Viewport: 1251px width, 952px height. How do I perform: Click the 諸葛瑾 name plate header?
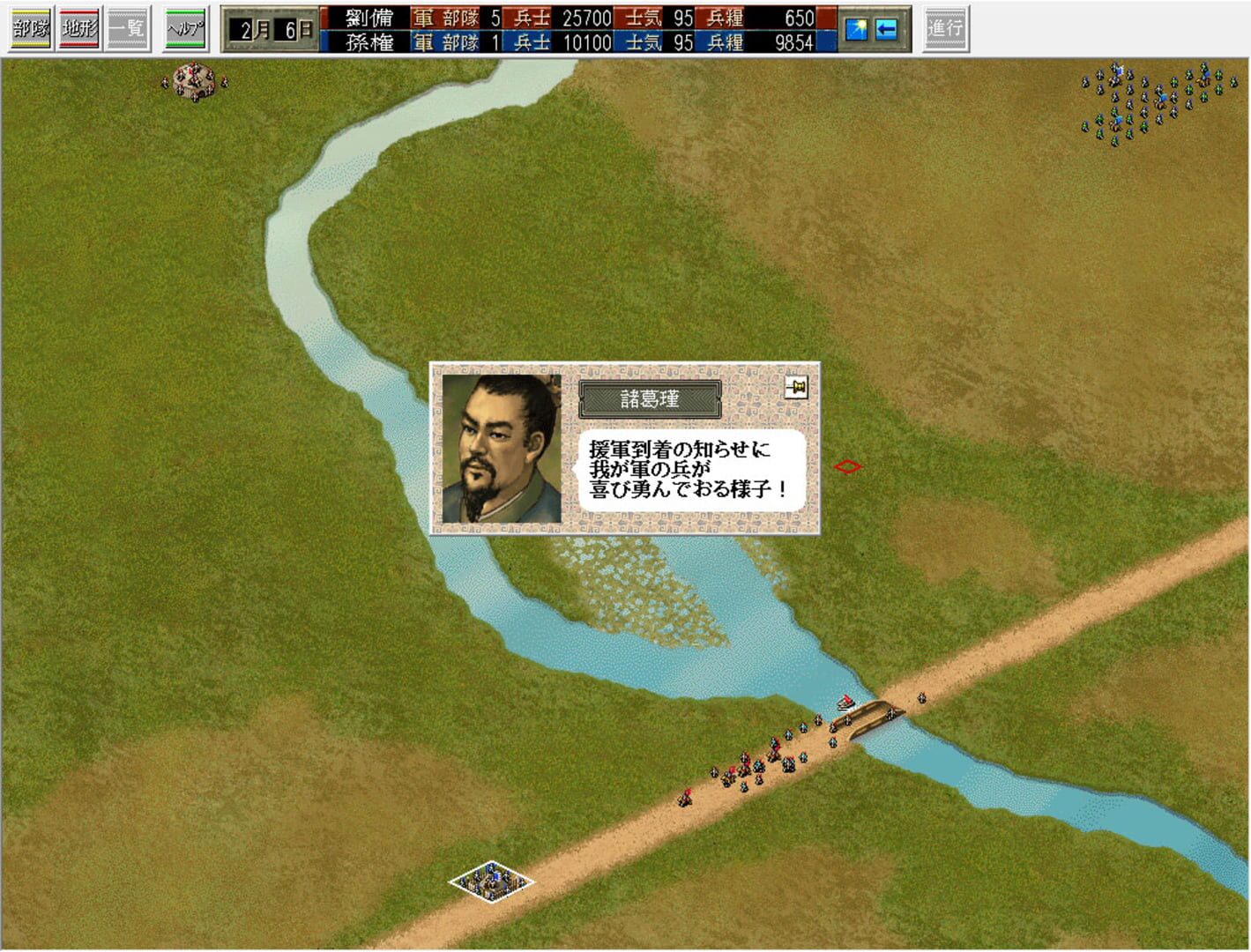651,397
